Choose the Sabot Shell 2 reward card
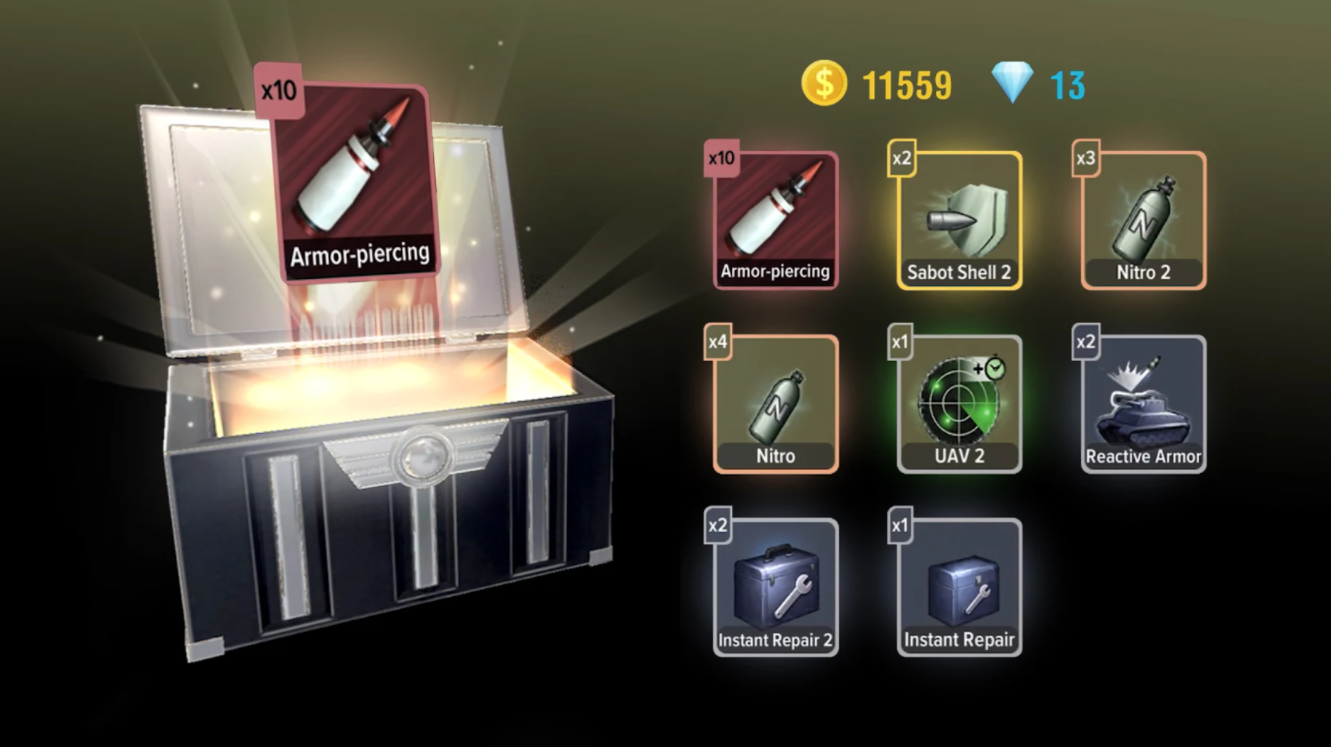Image resolution: width=1331 pixels, height=747 pixels. (959, 220)
